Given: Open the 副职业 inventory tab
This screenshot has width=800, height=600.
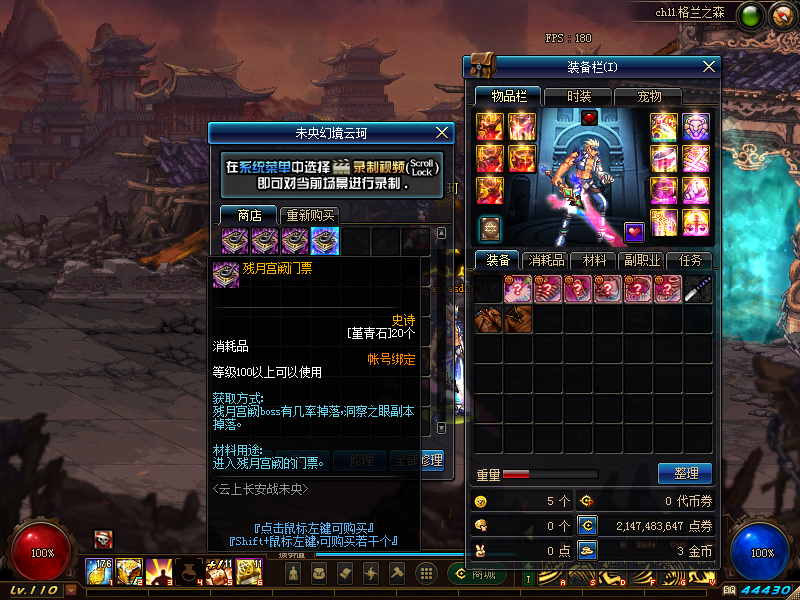Looking at the screenshot, I should pos(643,260).
